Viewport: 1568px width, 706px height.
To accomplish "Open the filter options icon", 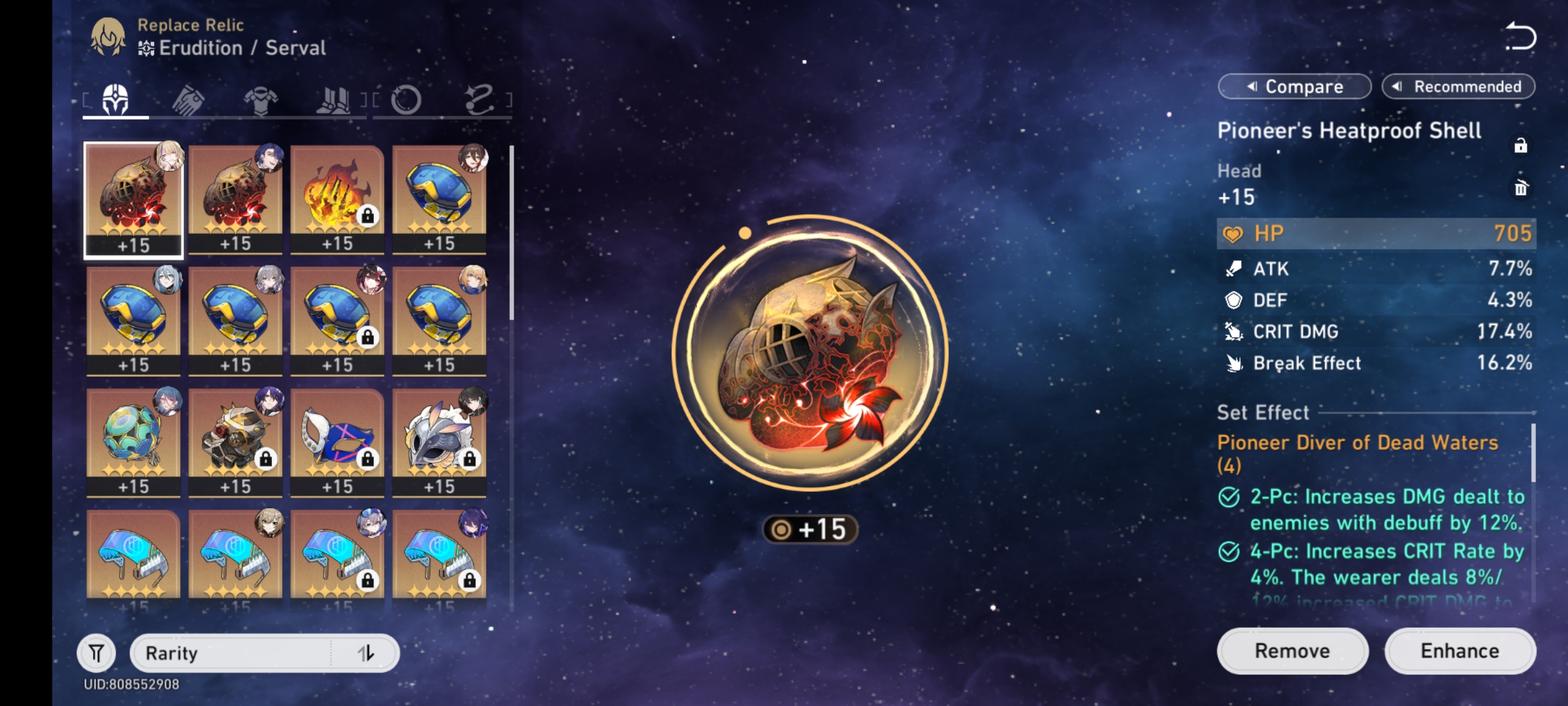I will click(x=96, y=652).
